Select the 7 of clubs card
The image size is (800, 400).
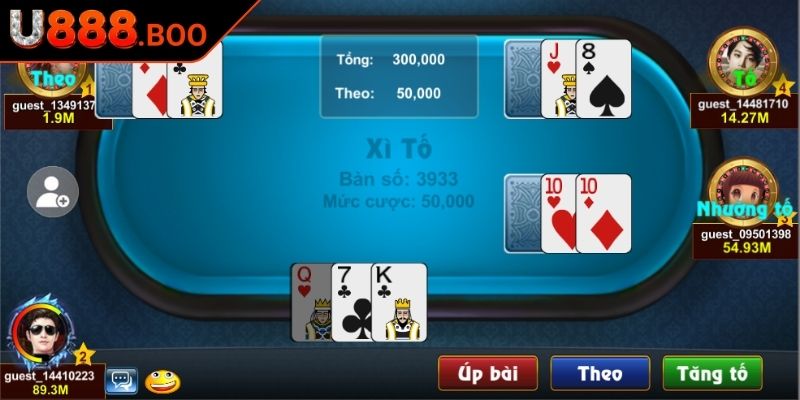pyautogui.click(x=351, y=302)
